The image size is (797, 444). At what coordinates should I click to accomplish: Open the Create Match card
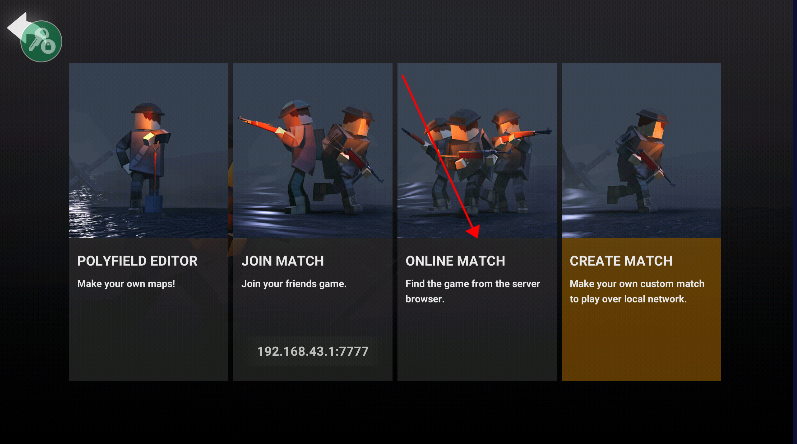pos(641,221)
